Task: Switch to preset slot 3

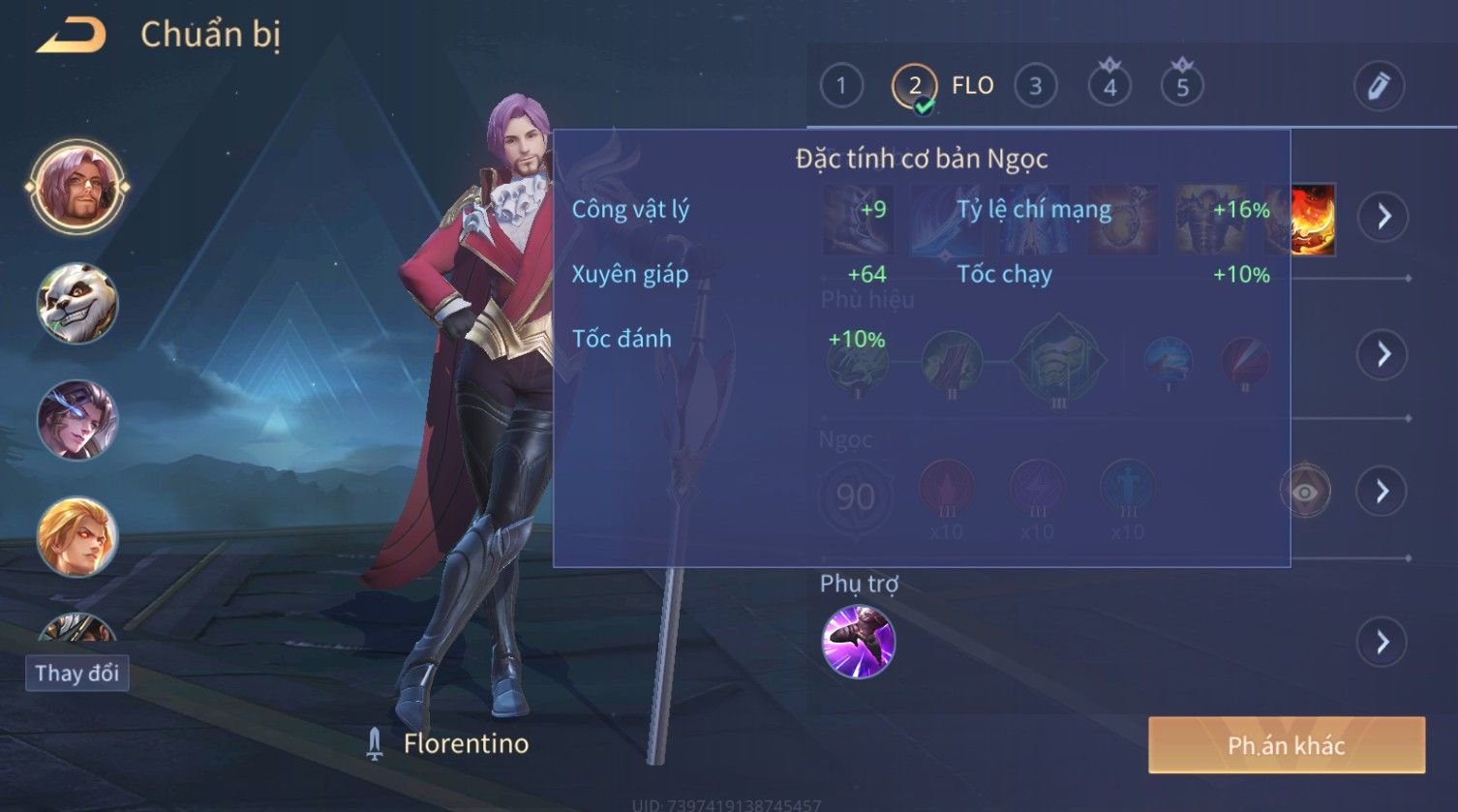Action: [1035, 86]
